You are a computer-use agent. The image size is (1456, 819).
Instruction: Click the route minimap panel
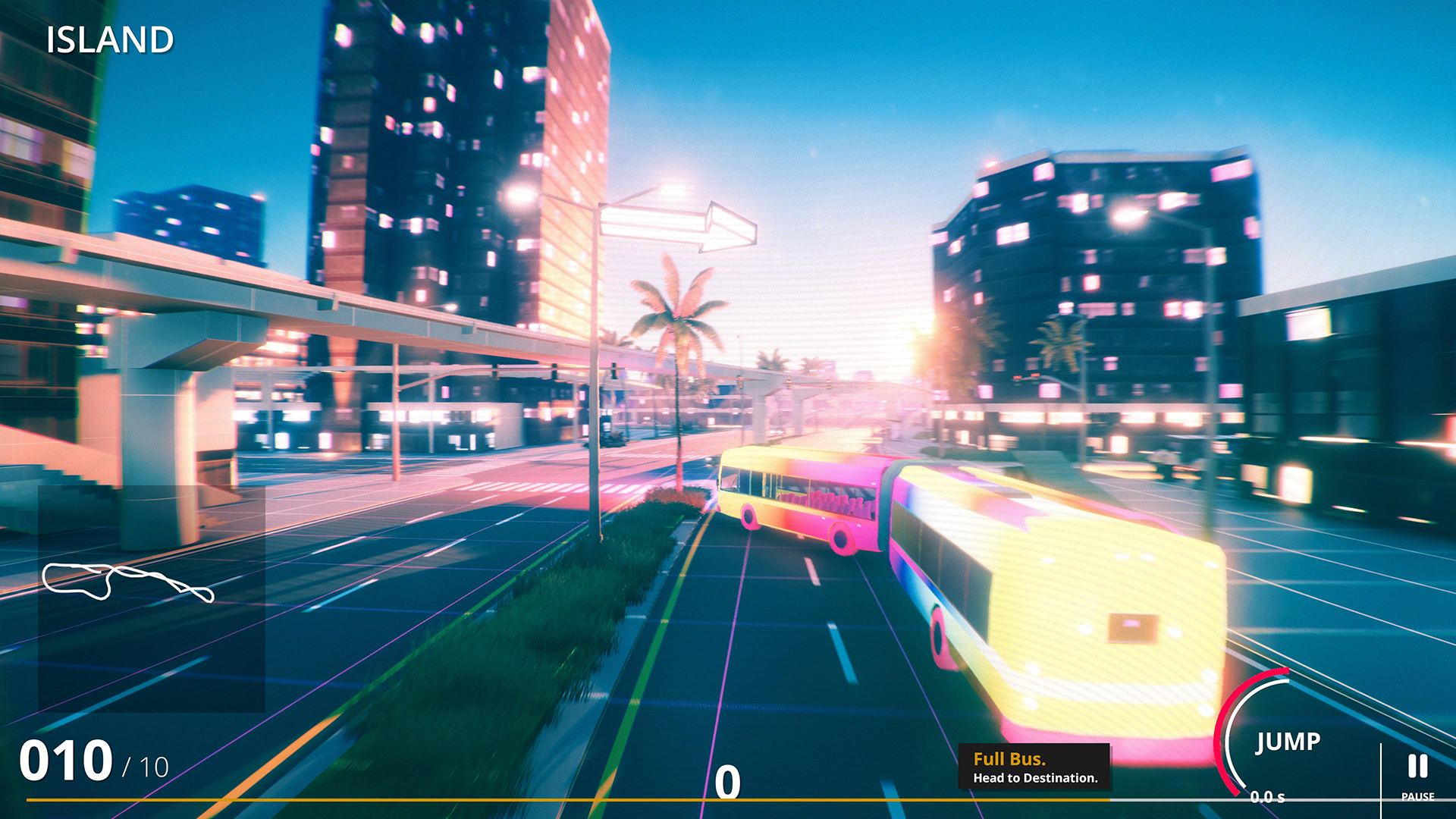coord(151,598)
